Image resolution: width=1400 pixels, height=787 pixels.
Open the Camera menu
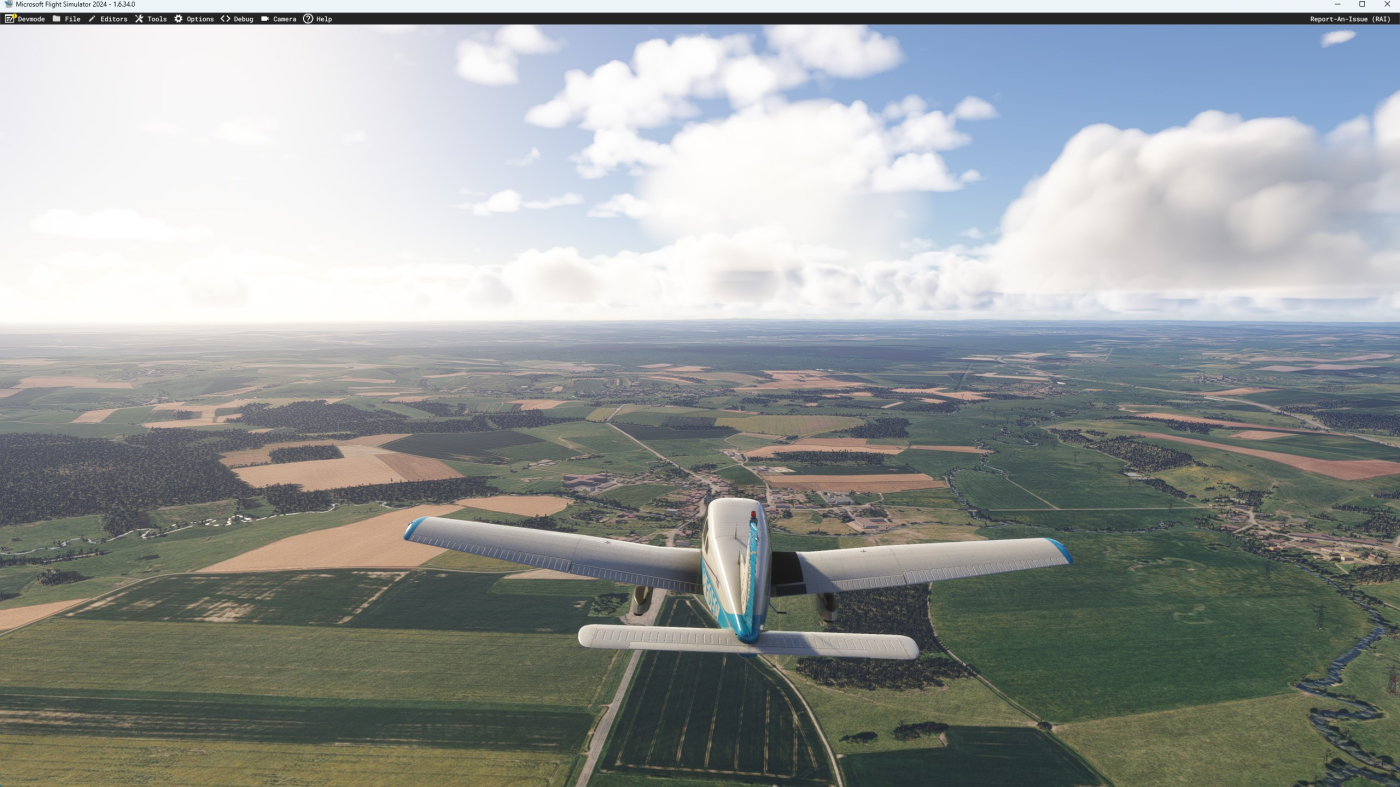pyautogui.click(x=284, y=17)
